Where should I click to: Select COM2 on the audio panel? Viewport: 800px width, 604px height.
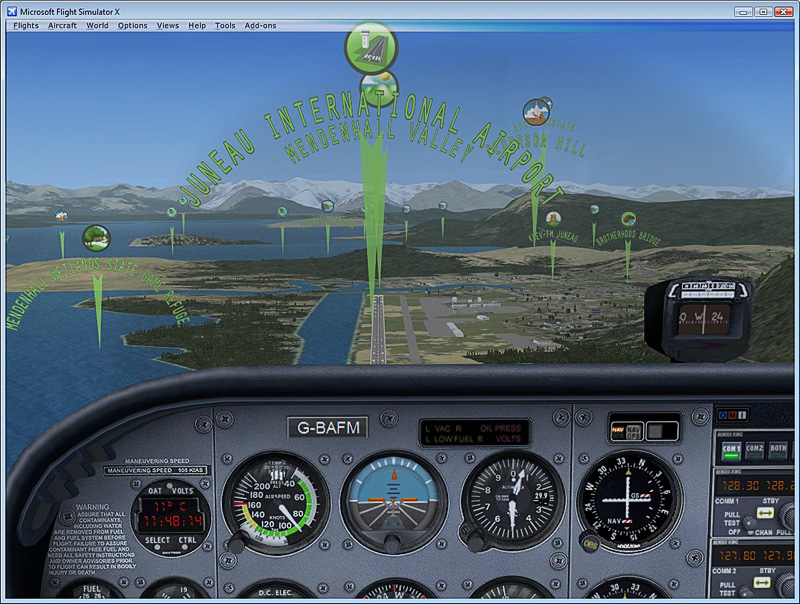click(757, 450)
